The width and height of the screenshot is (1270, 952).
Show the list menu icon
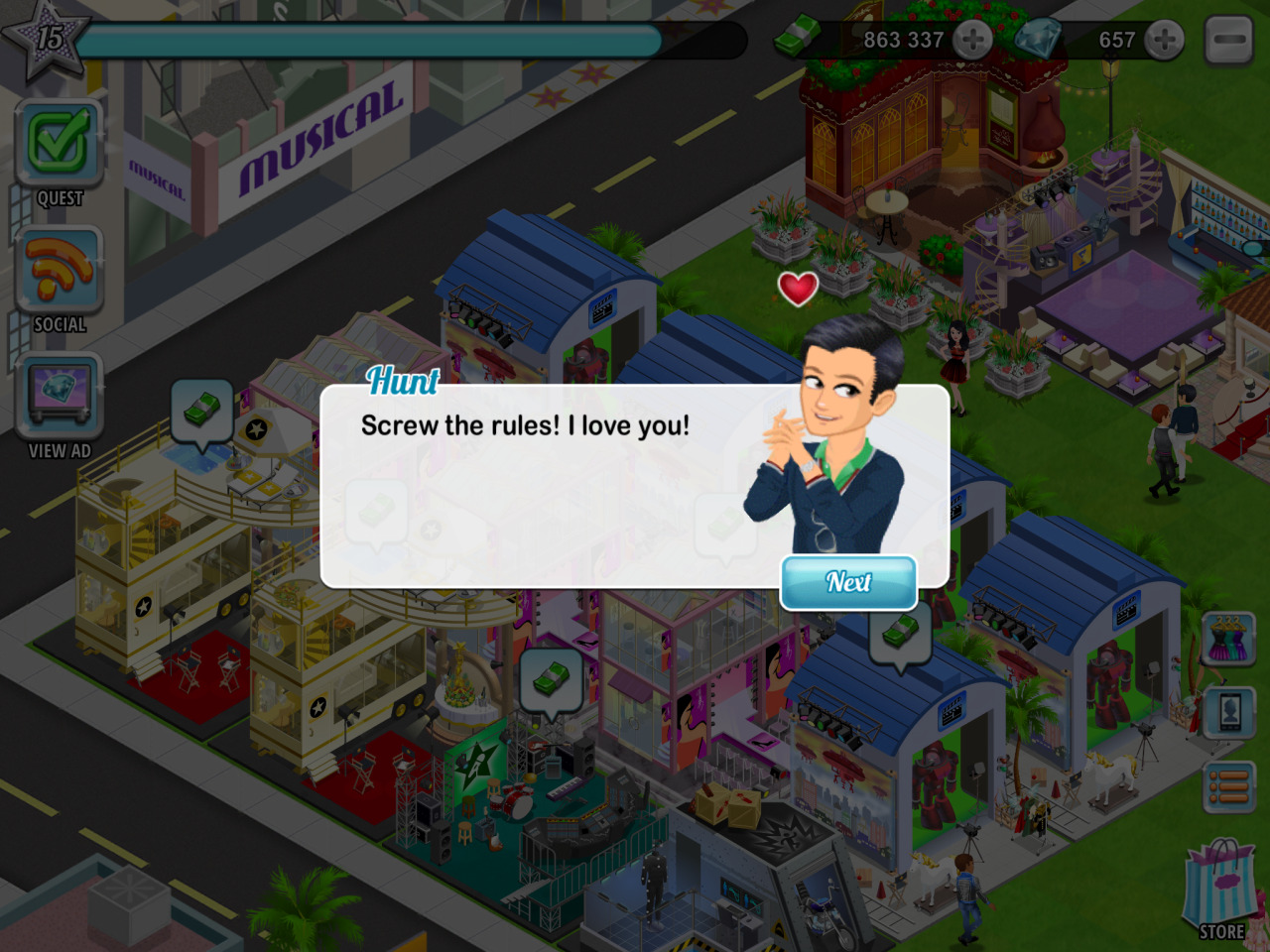pyautogui.click(x=1230, y=788)
